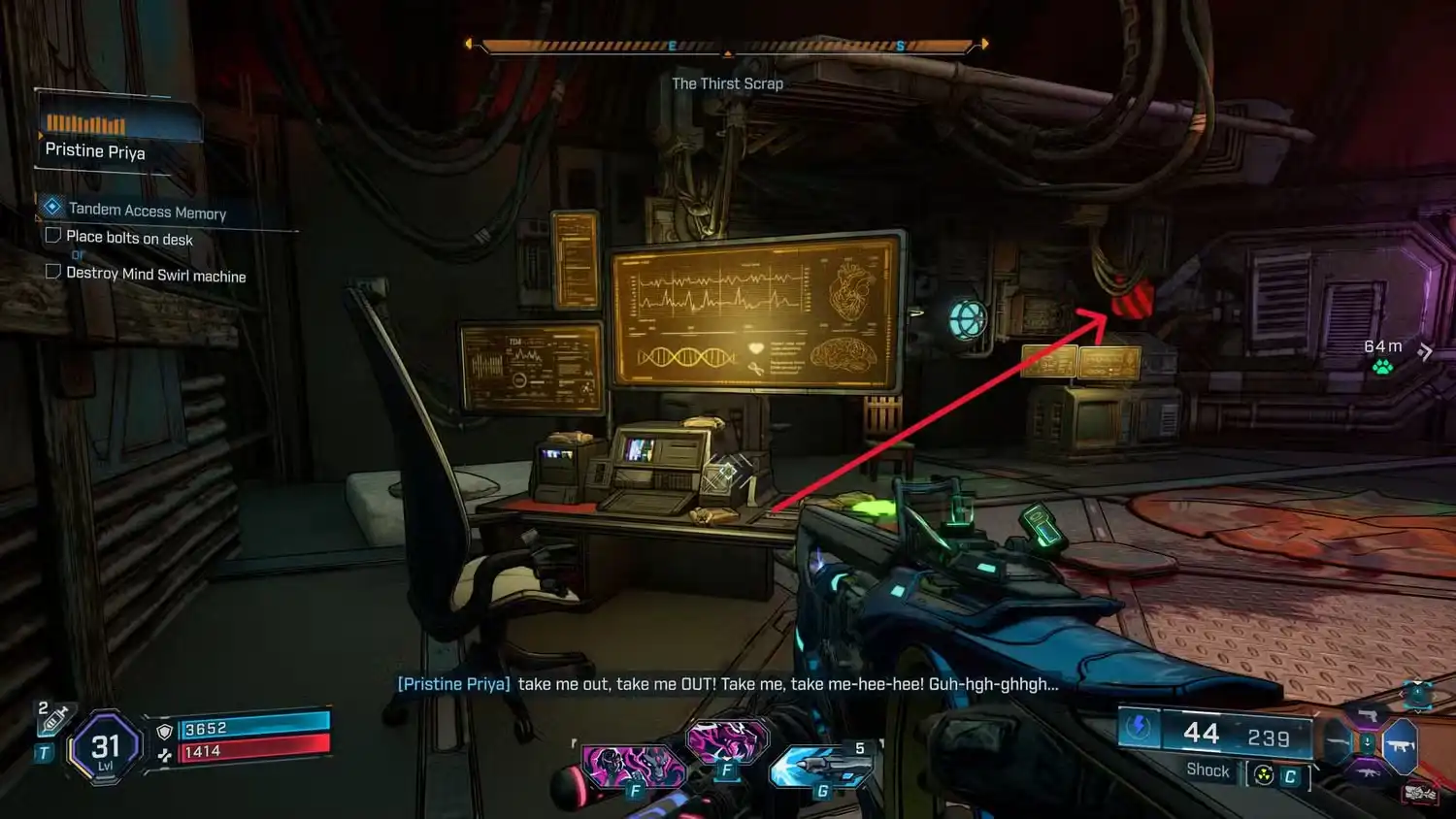Viewport: 1456px width, 819px height.
Task: Select the assault rifle weapon slot
Action: click(x=1368, y=773)
